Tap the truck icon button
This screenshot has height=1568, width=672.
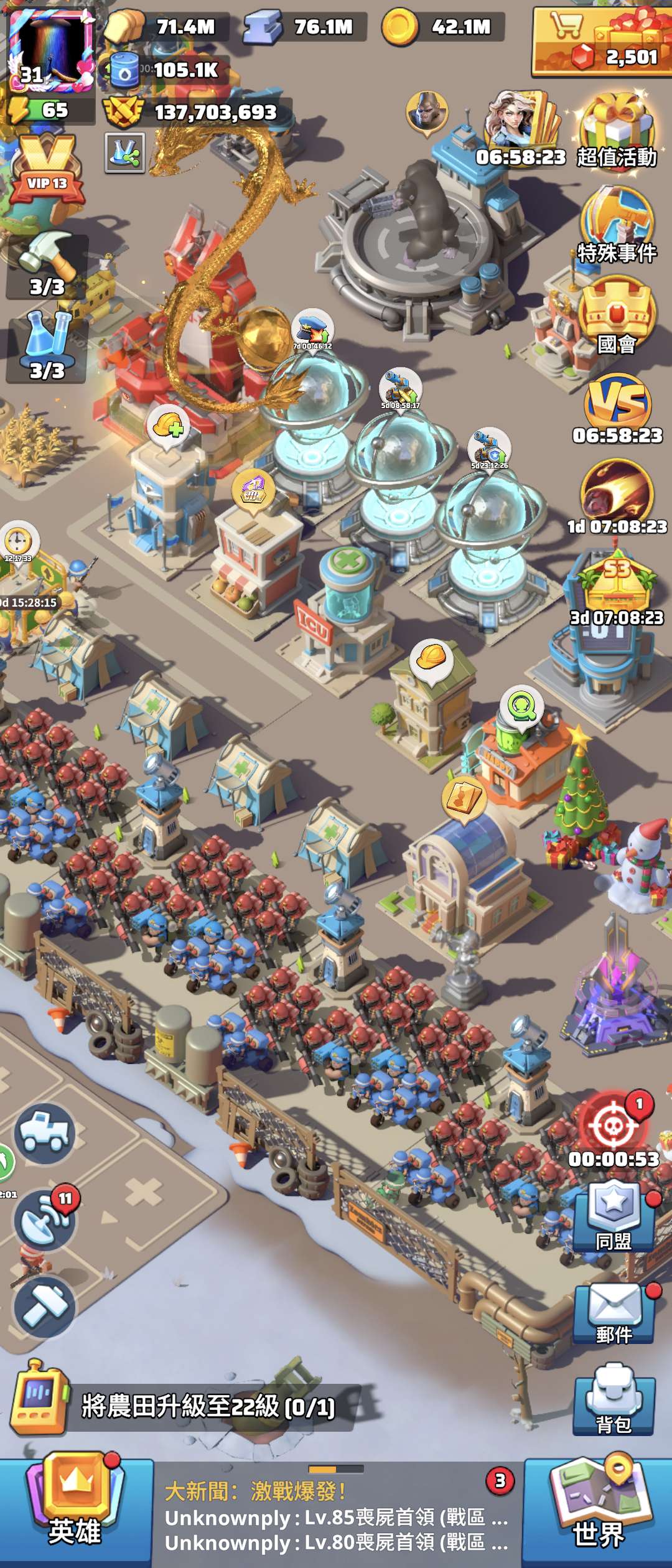pos(45,1134)
